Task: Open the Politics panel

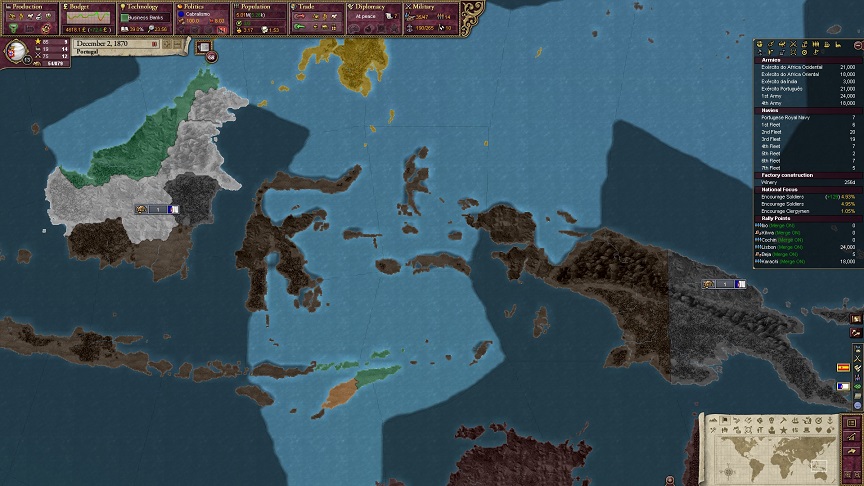Action: 203,6
